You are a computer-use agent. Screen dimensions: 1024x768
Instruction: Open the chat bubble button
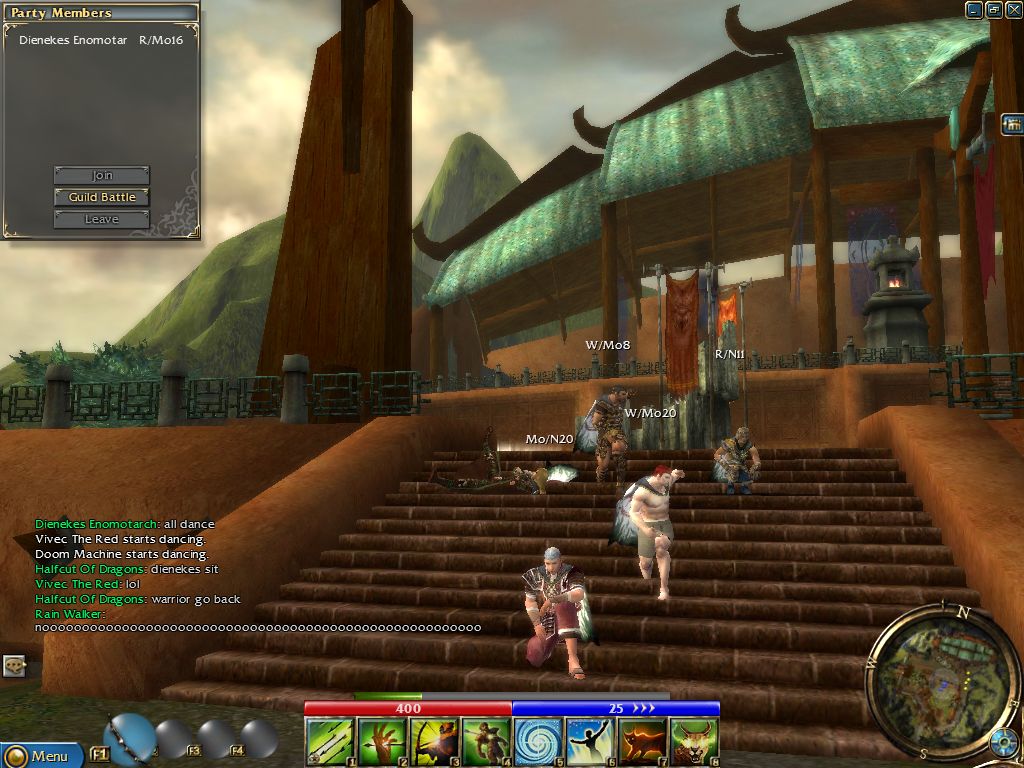pyautogui.click(x=14, y=665)
